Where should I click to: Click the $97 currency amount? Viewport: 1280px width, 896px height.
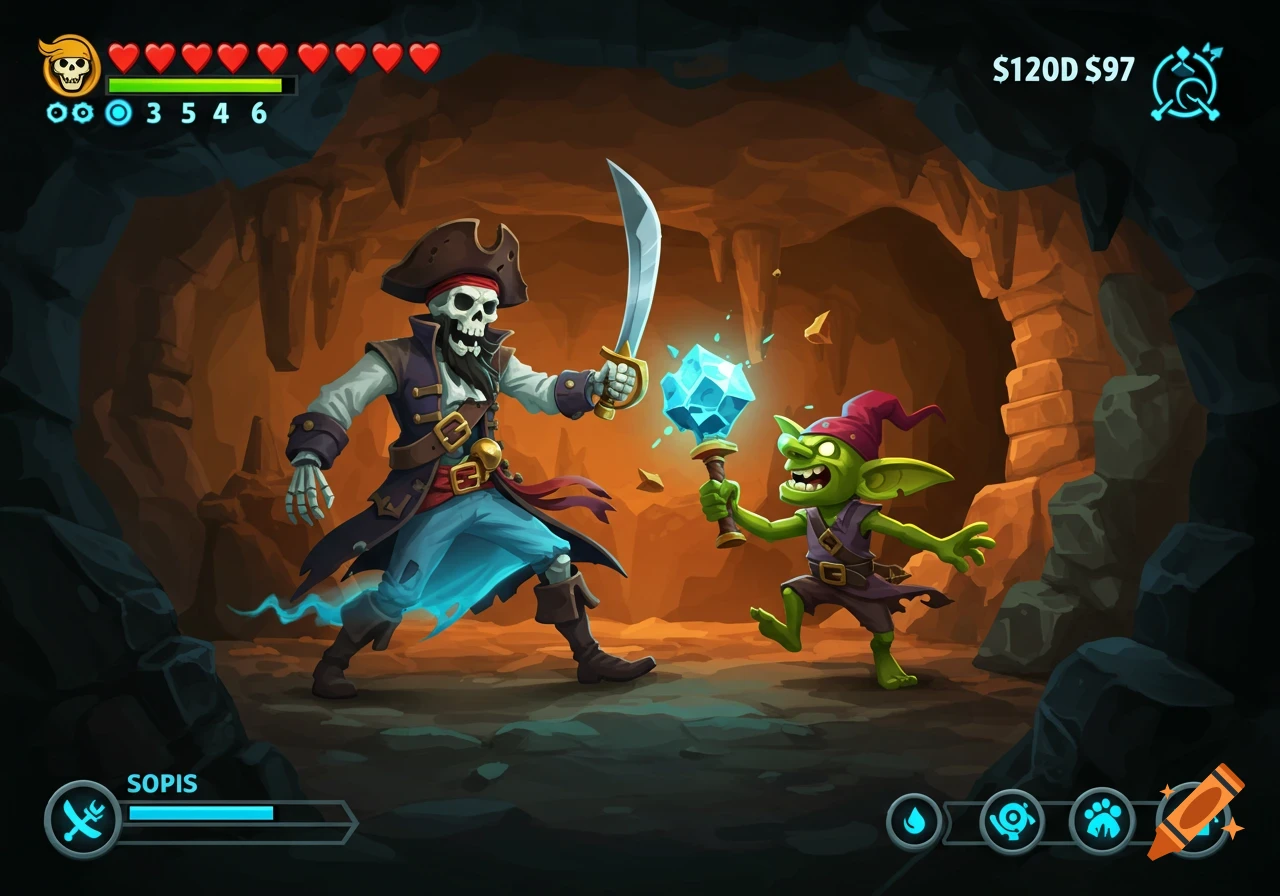1110,70
